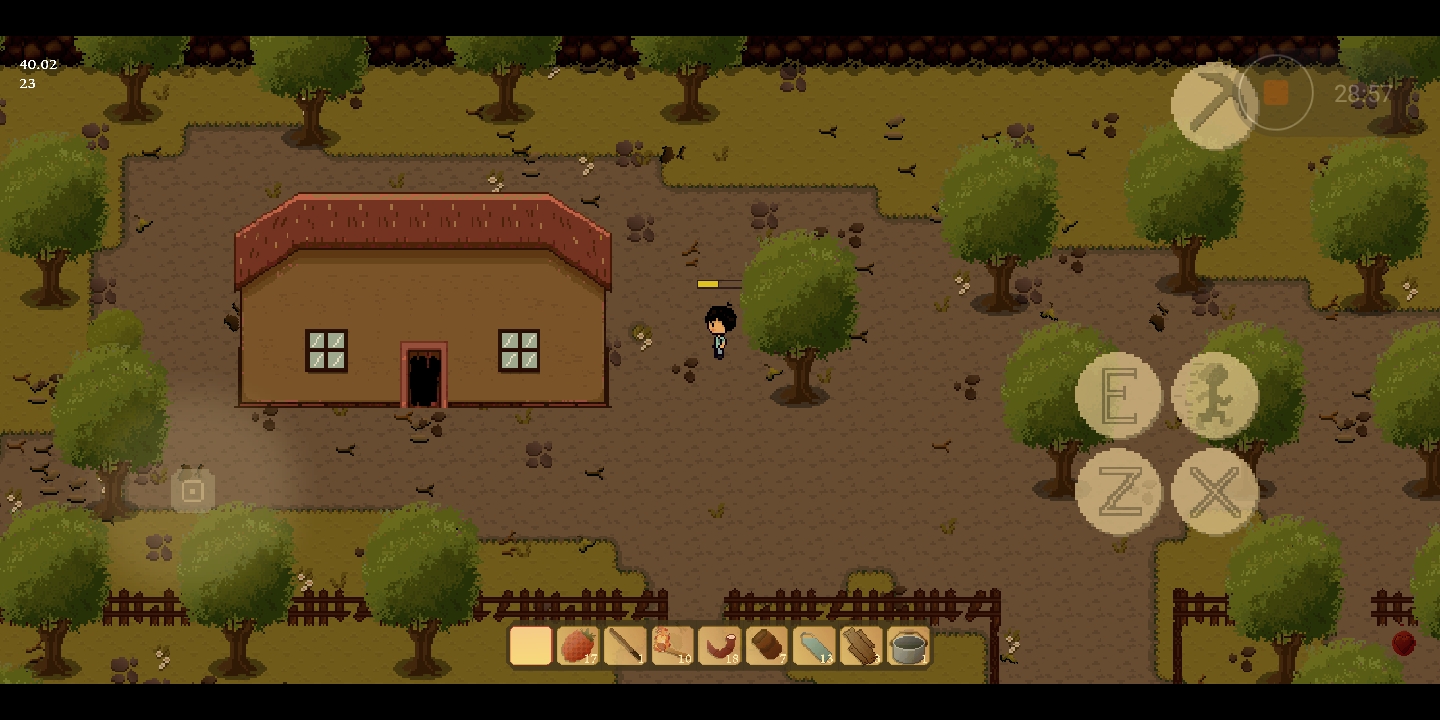This screenshot has height=720, width=1440.
Task: Stop recording with the orange square button
Action: [x=1275, y=93]
